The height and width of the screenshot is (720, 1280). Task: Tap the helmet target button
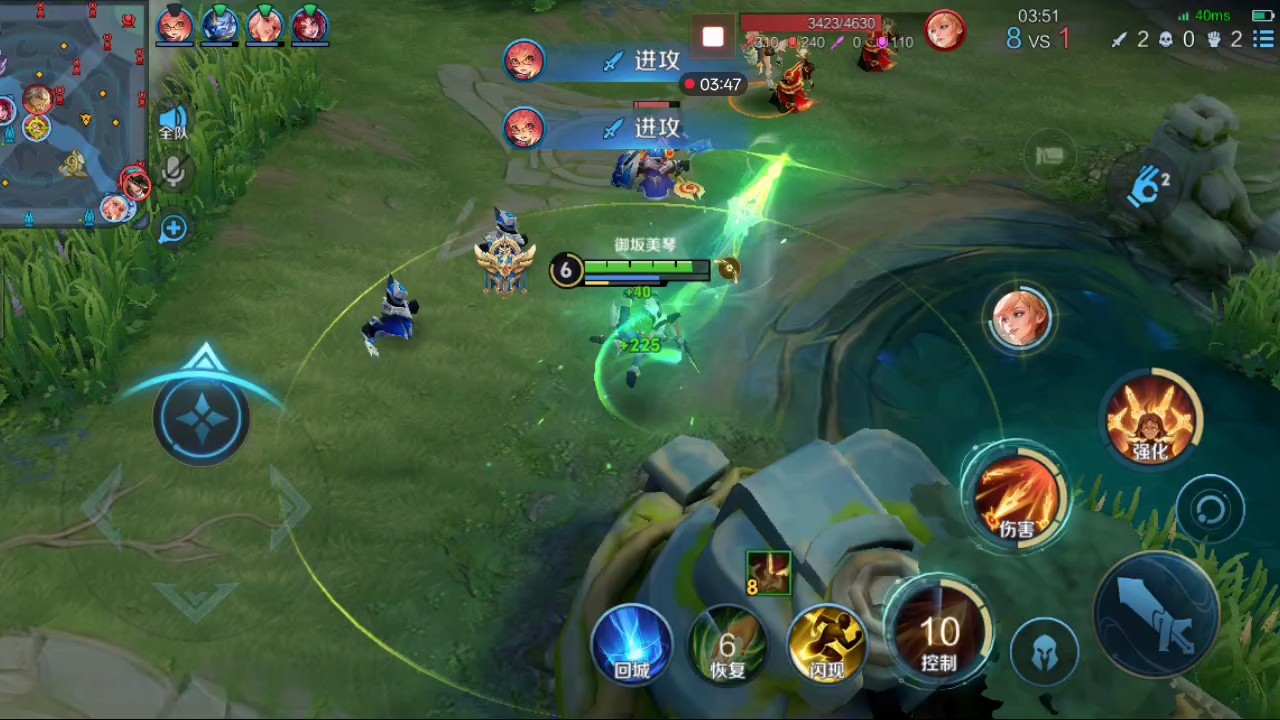point(1044,653)
